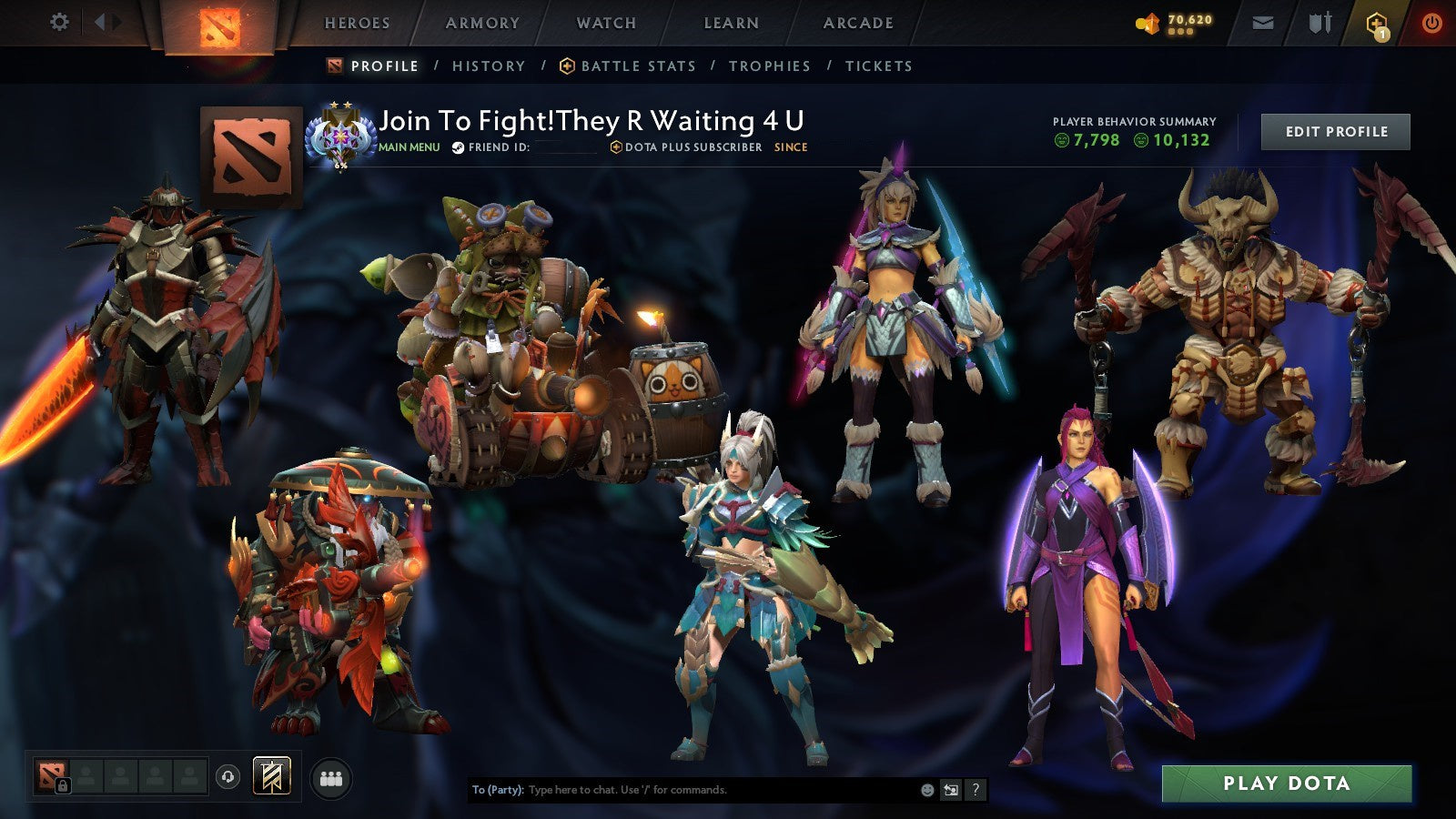Click the help question mark near chat
1456x819 pixels.
(976, 790)
